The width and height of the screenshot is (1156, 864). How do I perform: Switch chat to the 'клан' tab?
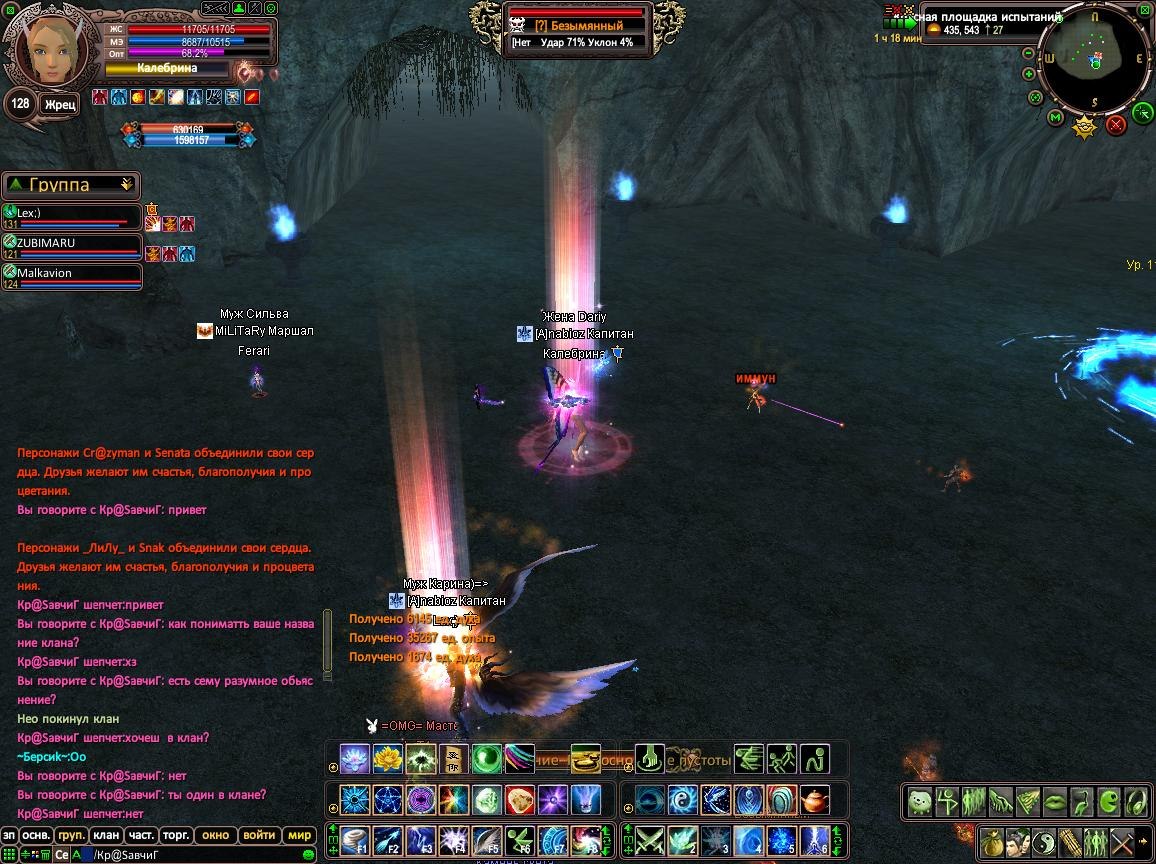tap(106, 835)
